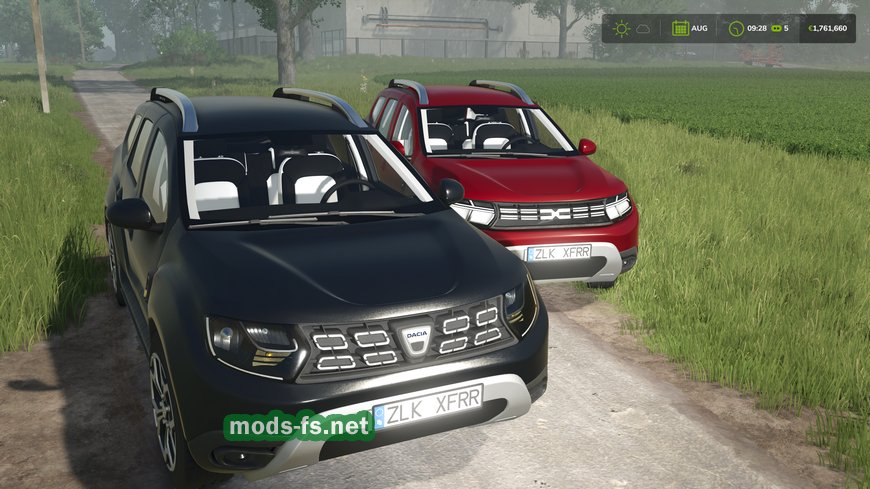The image size is (870, 489).
Task: Click the sunny weather forecast icon
Action: [x=621, y=28]
